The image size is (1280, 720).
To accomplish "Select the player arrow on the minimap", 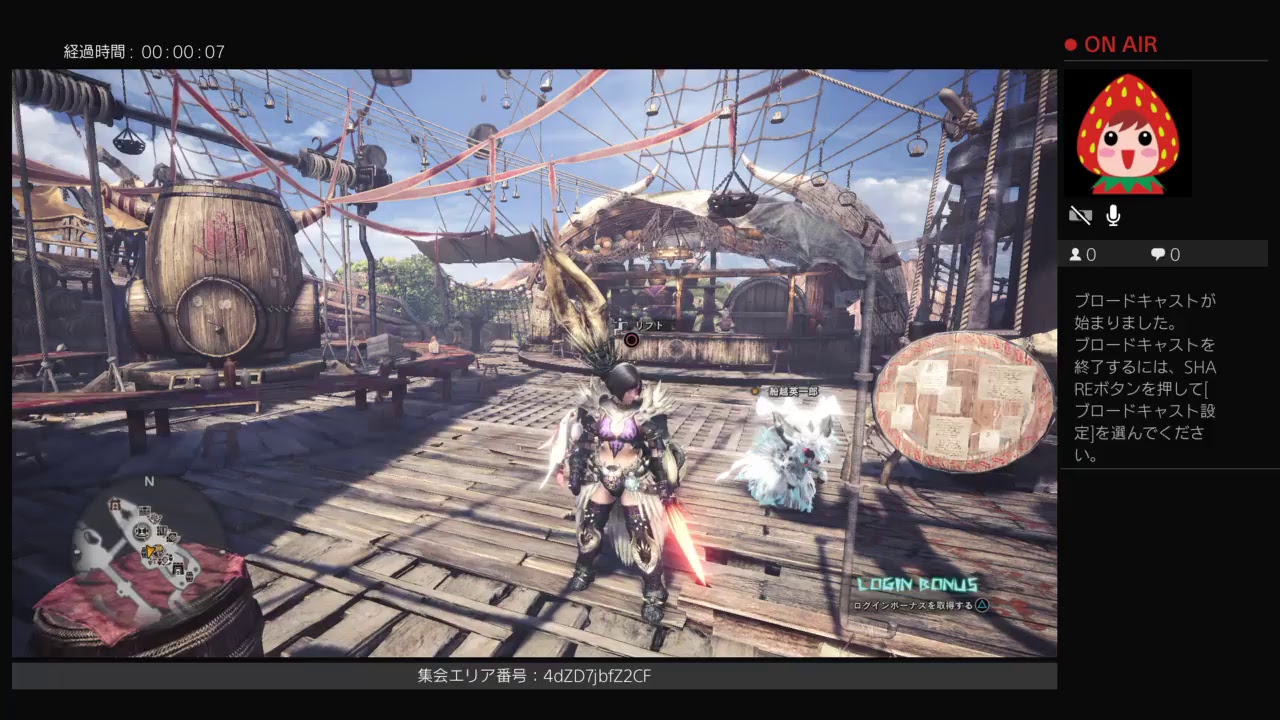I will point(150,551).
